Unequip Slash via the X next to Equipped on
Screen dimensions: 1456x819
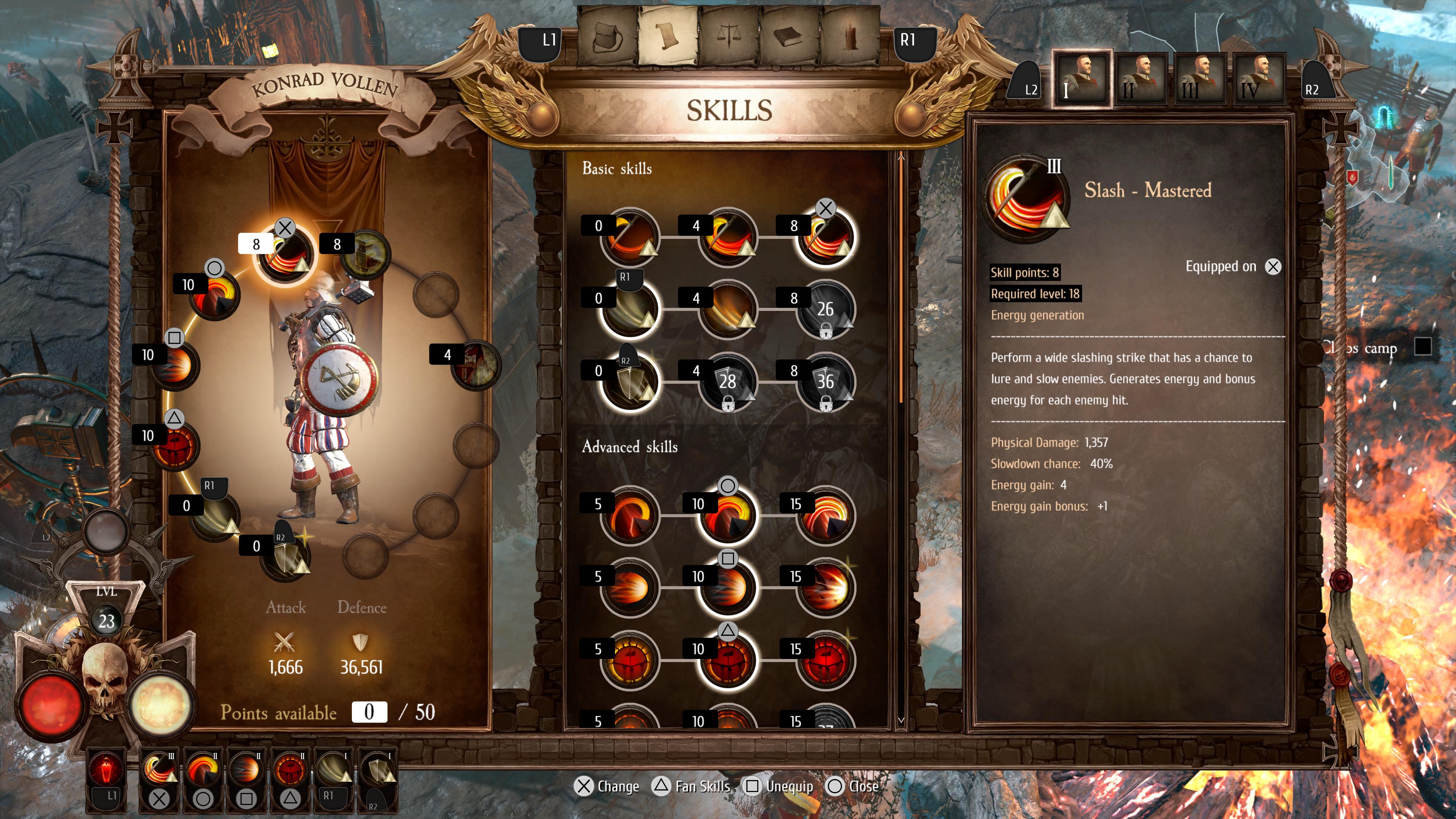1274,267
